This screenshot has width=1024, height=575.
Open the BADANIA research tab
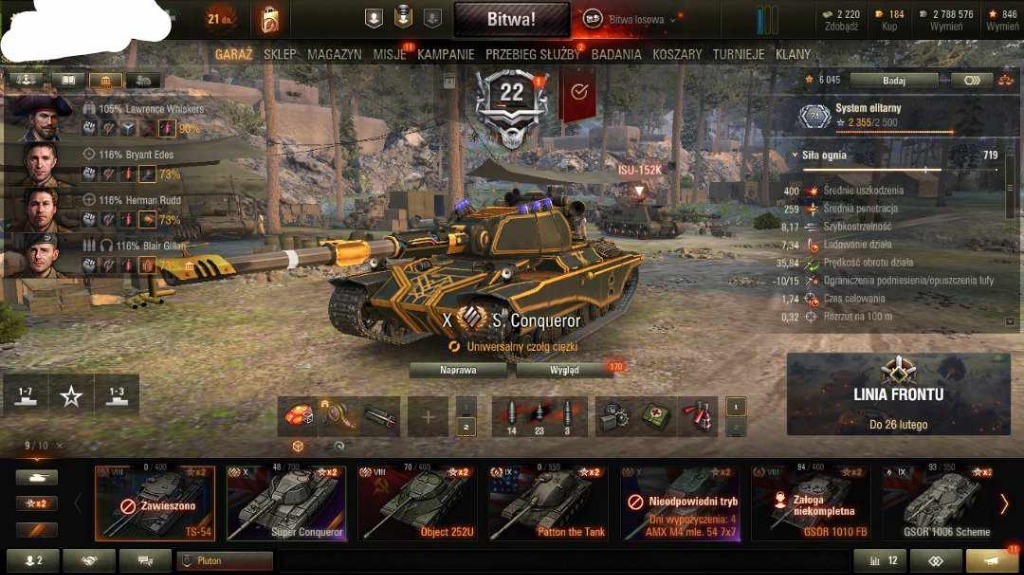616,54
